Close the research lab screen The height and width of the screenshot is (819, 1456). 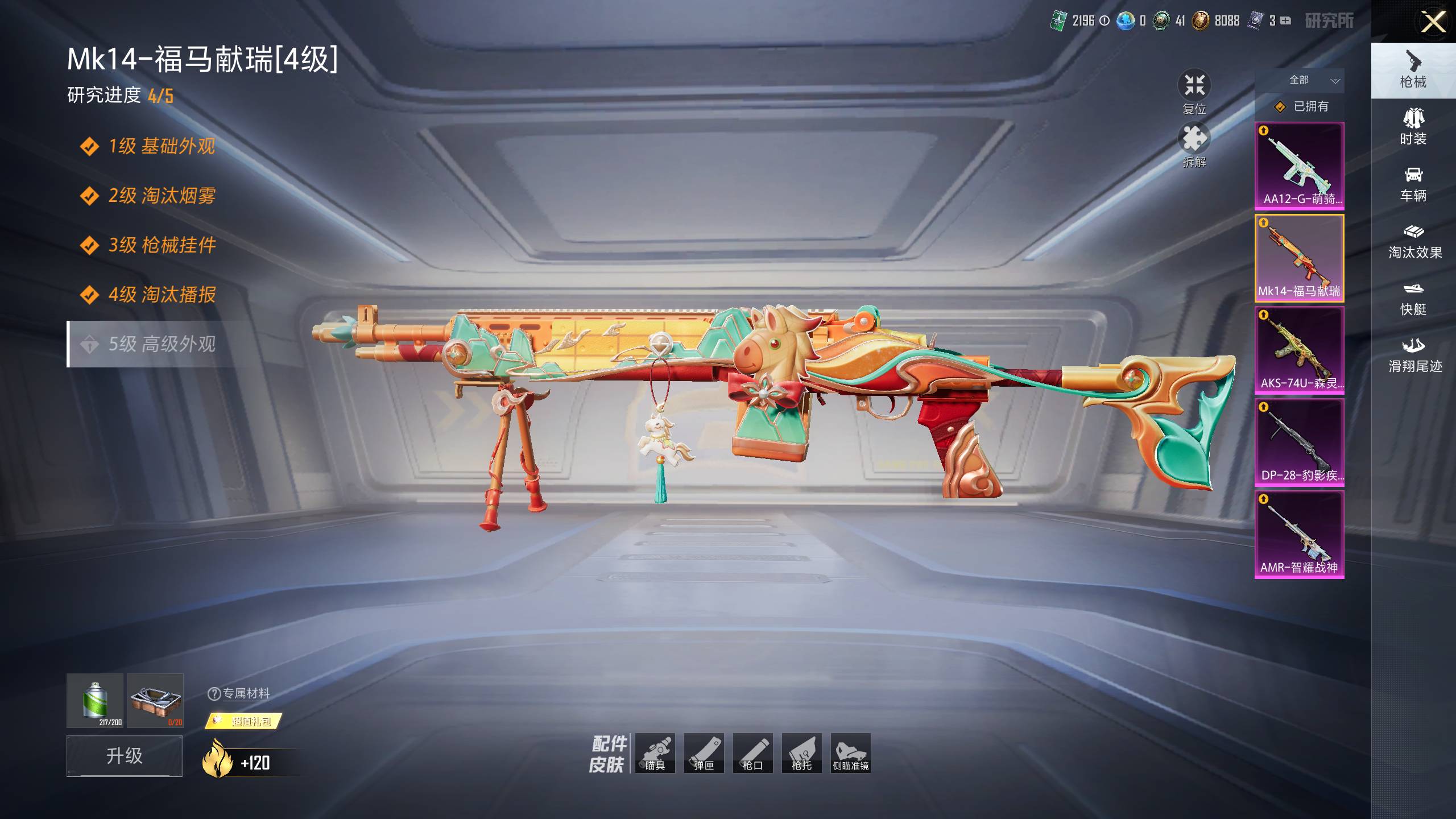tap(1433, 23)
